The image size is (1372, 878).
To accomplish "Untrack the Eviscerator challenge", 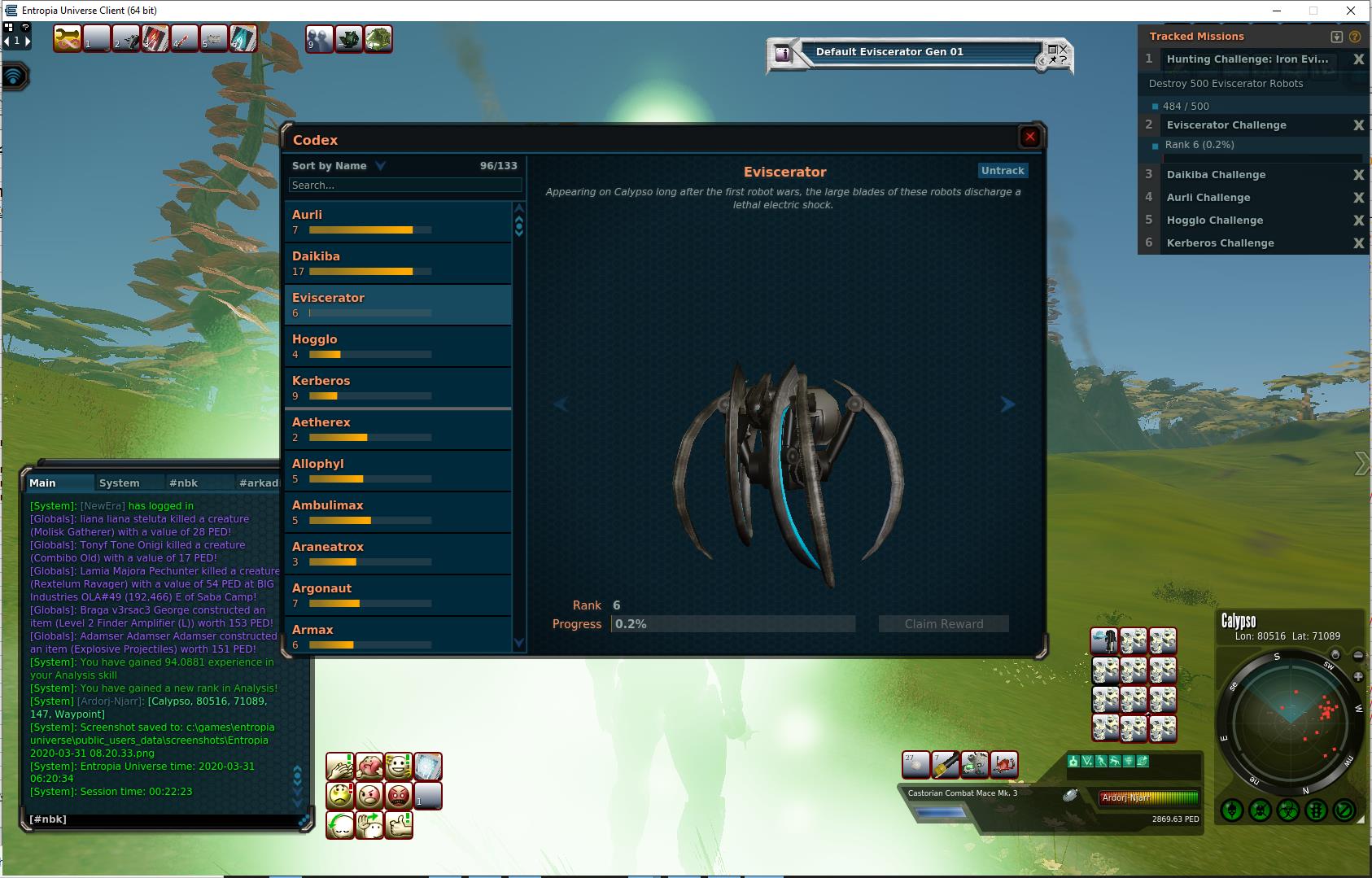I will click(x=1003, y=171).
